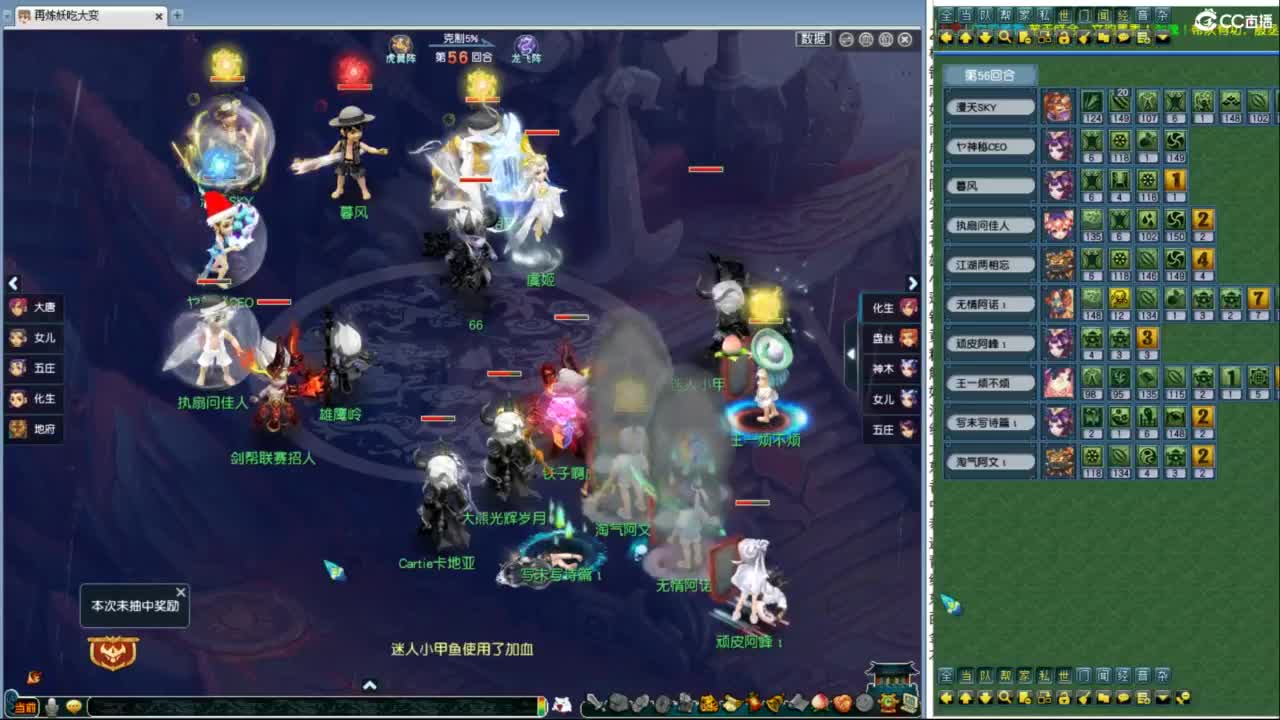Collapse the left party panel using the left arrow

click(13, 283)
